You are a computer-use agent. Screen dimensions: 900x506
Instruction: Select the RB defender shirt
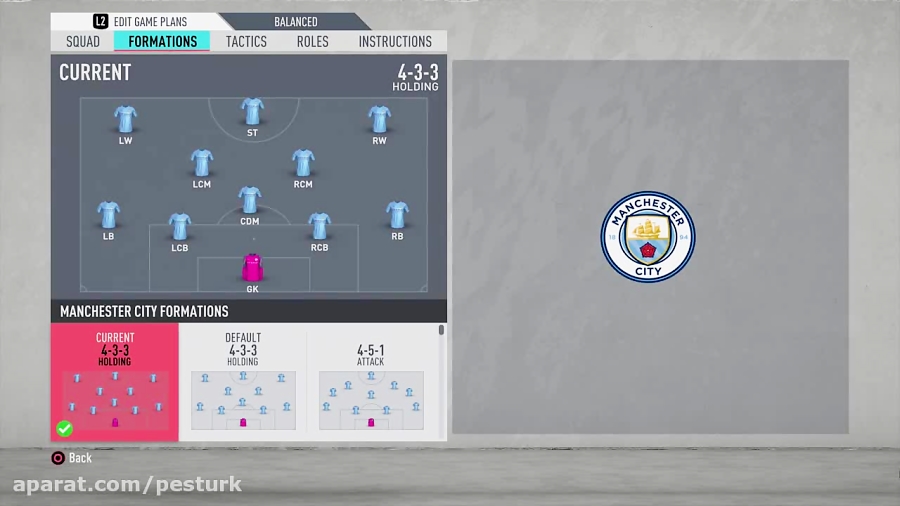coord(397,215)
